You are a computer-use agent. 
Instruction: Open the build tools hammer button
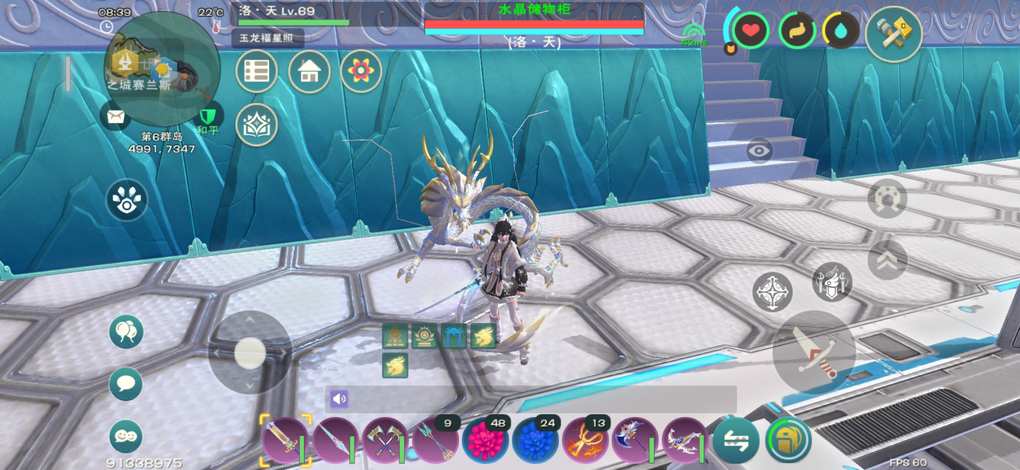893,34
